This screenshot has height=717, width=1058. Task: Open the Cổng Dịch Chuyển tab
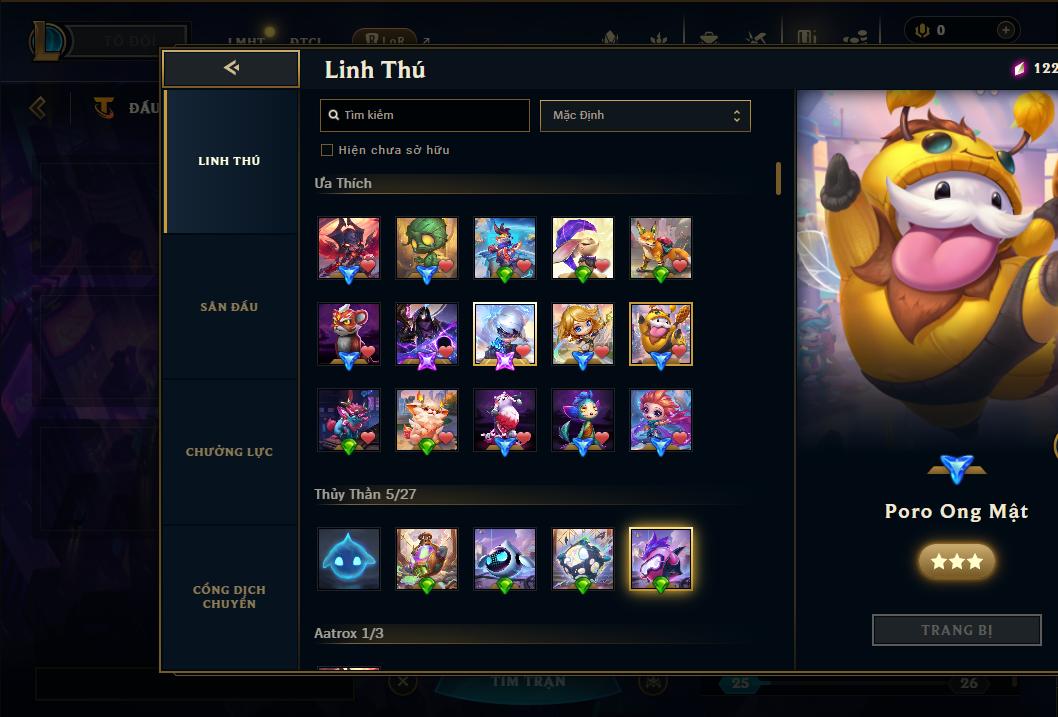(x=229, y=597)
